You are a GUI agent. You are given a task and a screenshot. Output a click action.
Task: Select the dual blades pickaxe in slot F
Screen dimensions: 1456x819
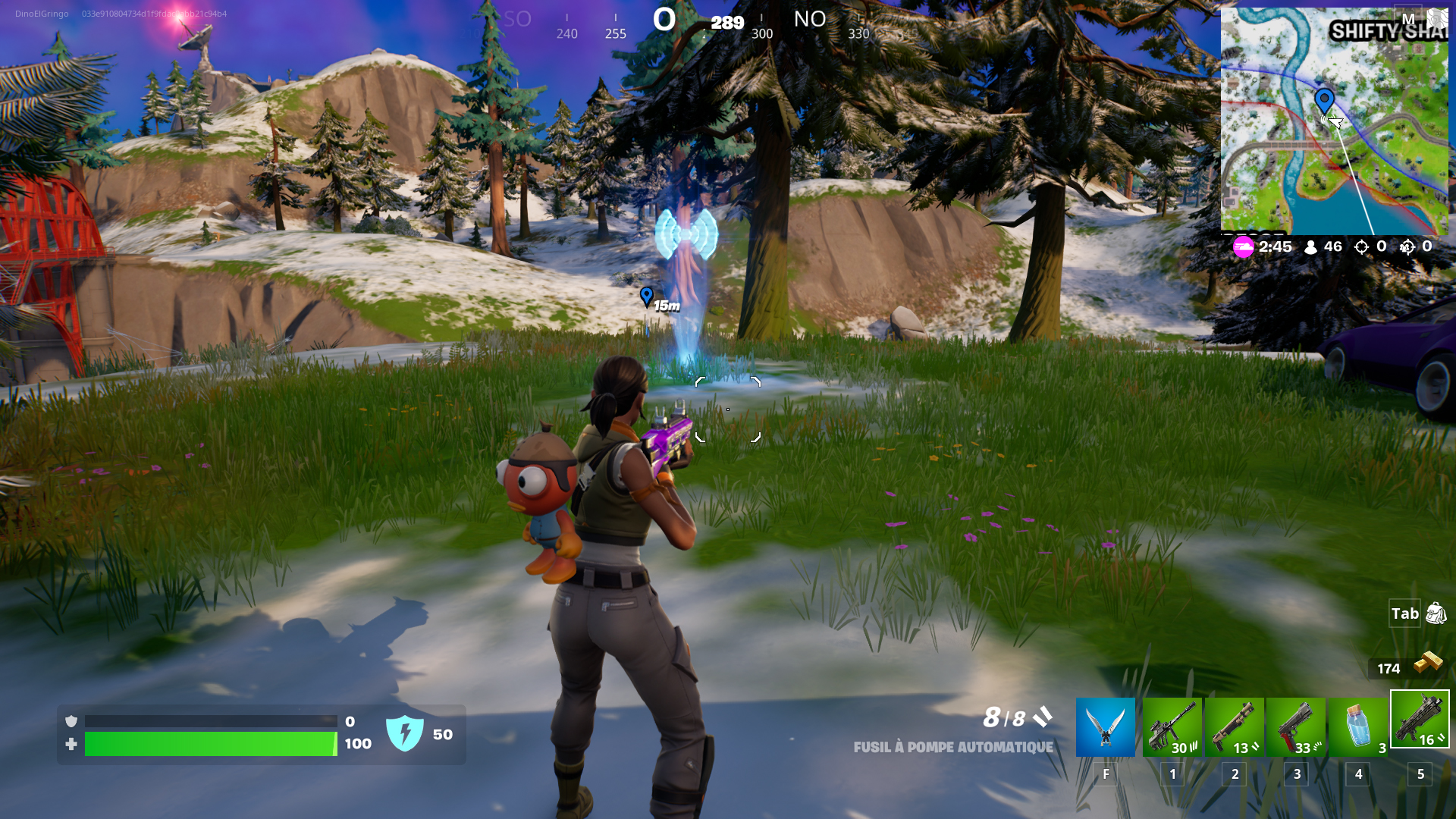[1106, 726]
